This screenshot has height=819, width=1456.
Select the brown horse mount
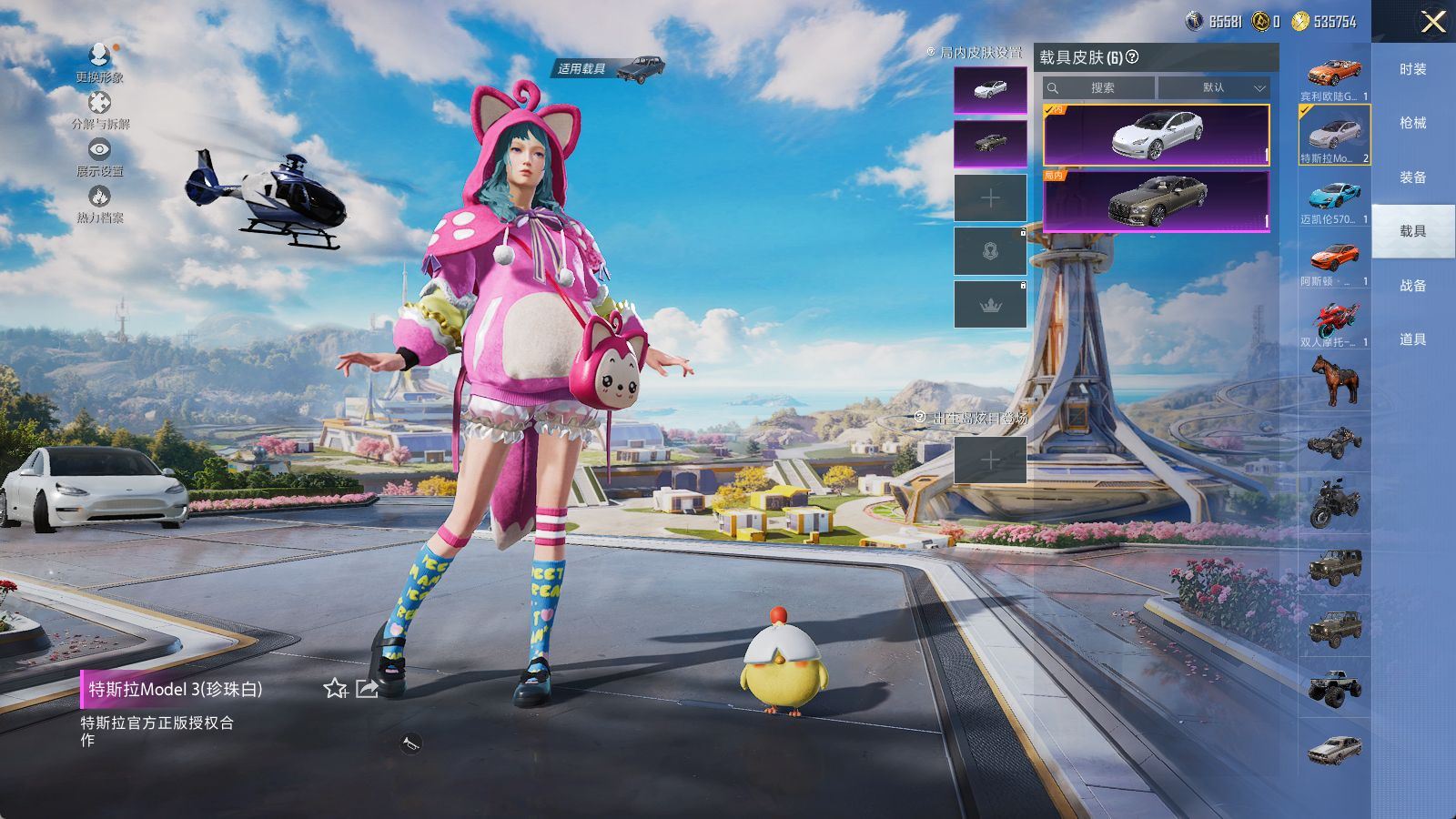coord(1334,379)
